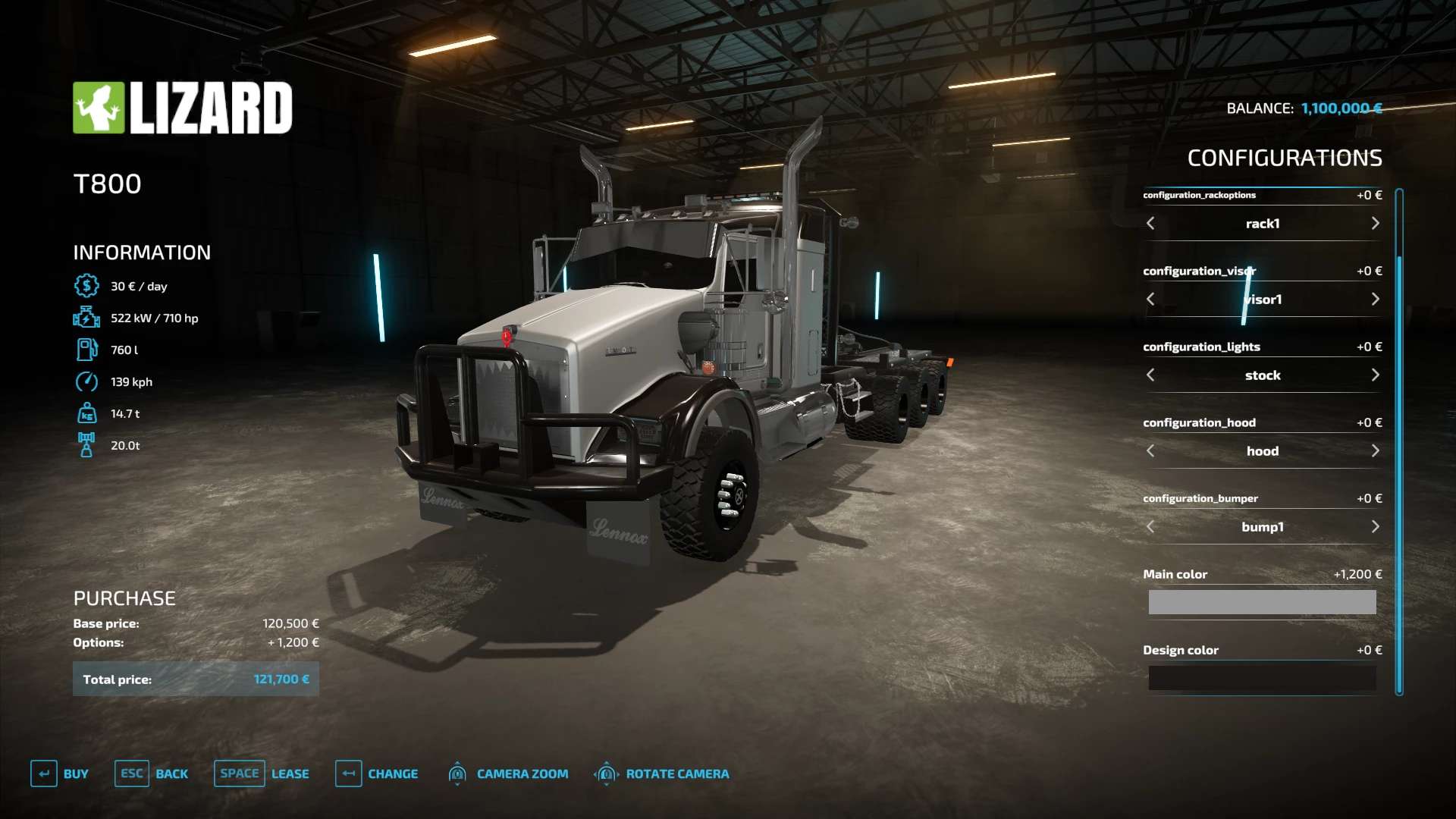The height and width of the screenshot is (819, 1456).
Task: Click the Change button
Action: [377, 773]
